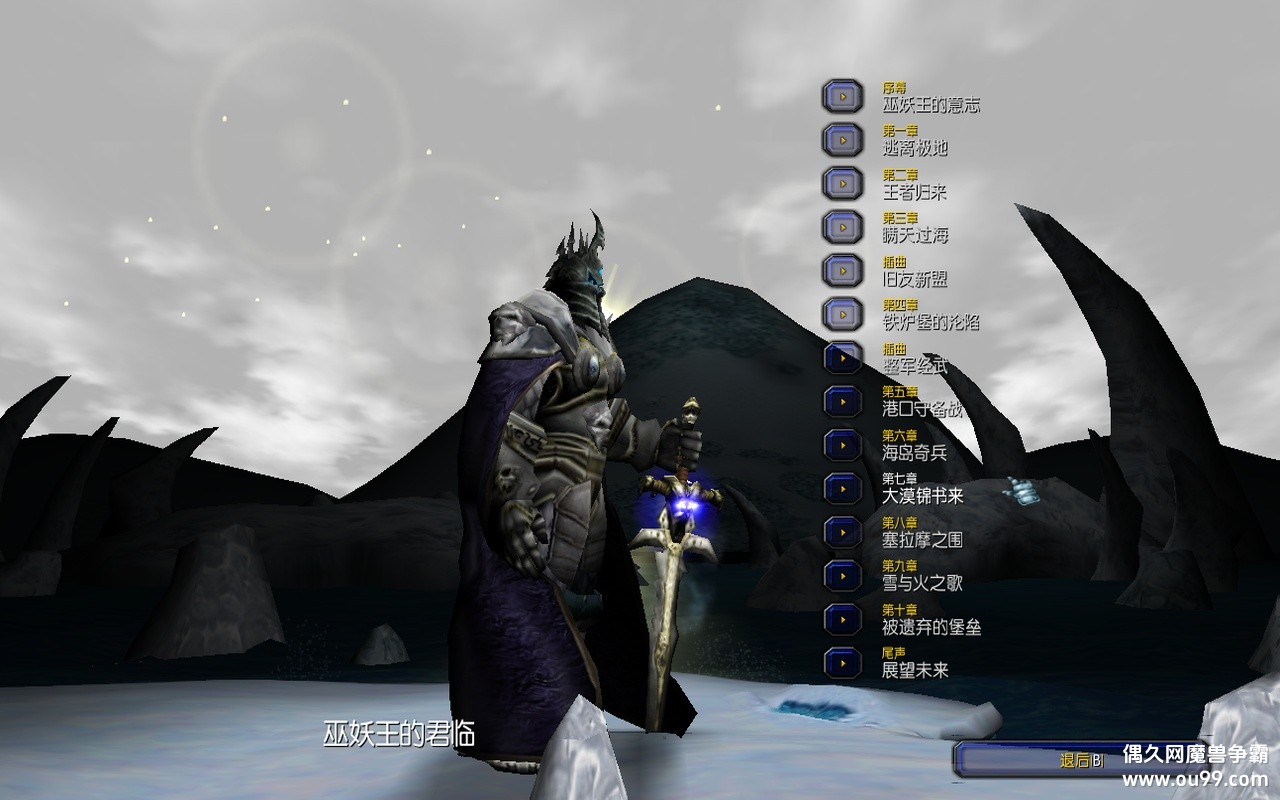Play chapter eight 塞拉摩之围
Screen dimensions: 1280x800
842,531
